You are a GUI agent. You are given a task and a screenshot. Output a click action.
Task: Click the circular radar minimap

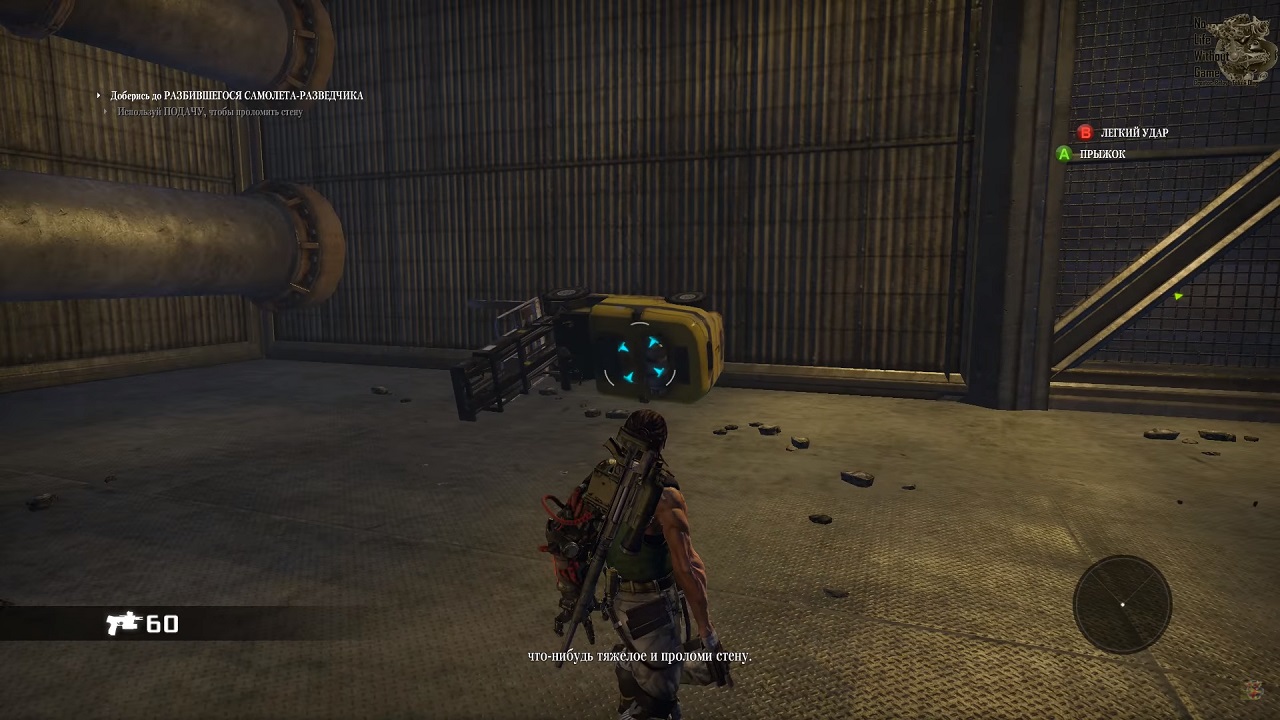[1122, 604]
